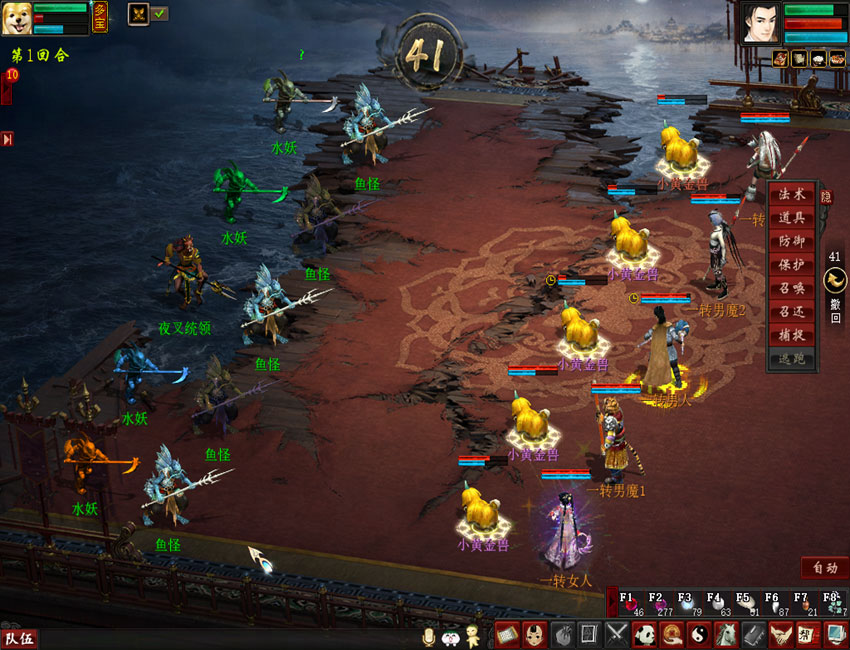Choose the 防御 defend command
The image size is (850, 650).
791,242
